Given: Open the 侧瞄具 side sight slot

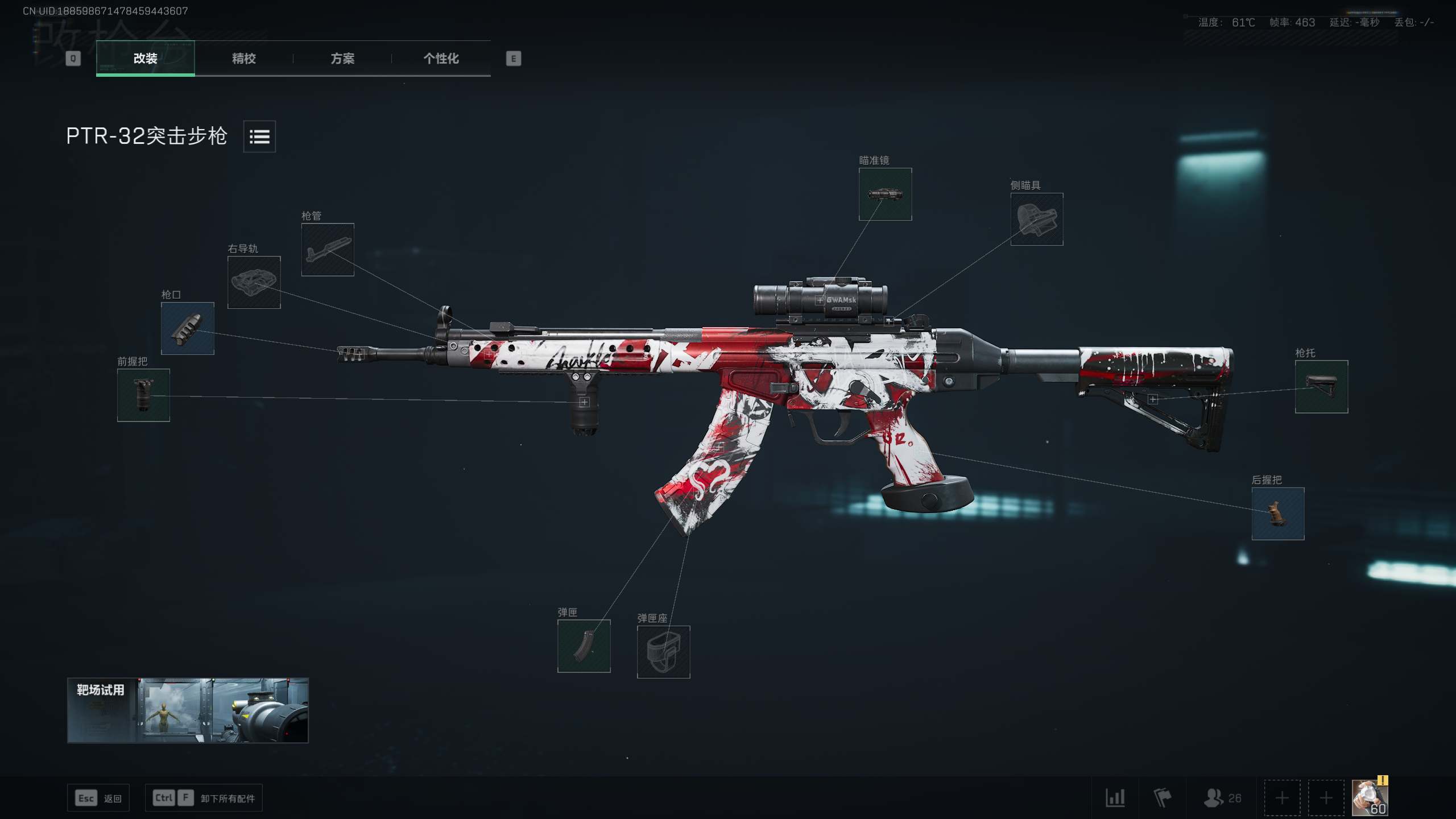Looking at the screenshot, I should coord(1036,220).
